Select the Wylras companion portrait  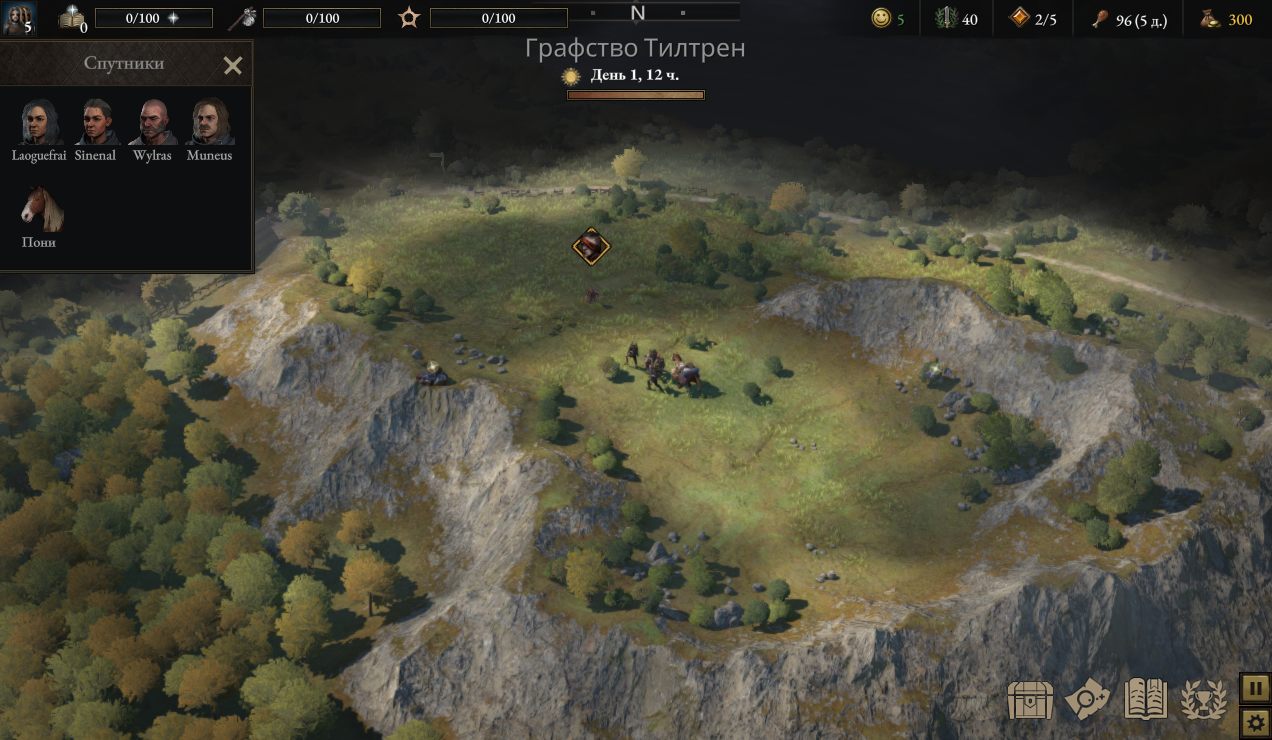[152, 122]
